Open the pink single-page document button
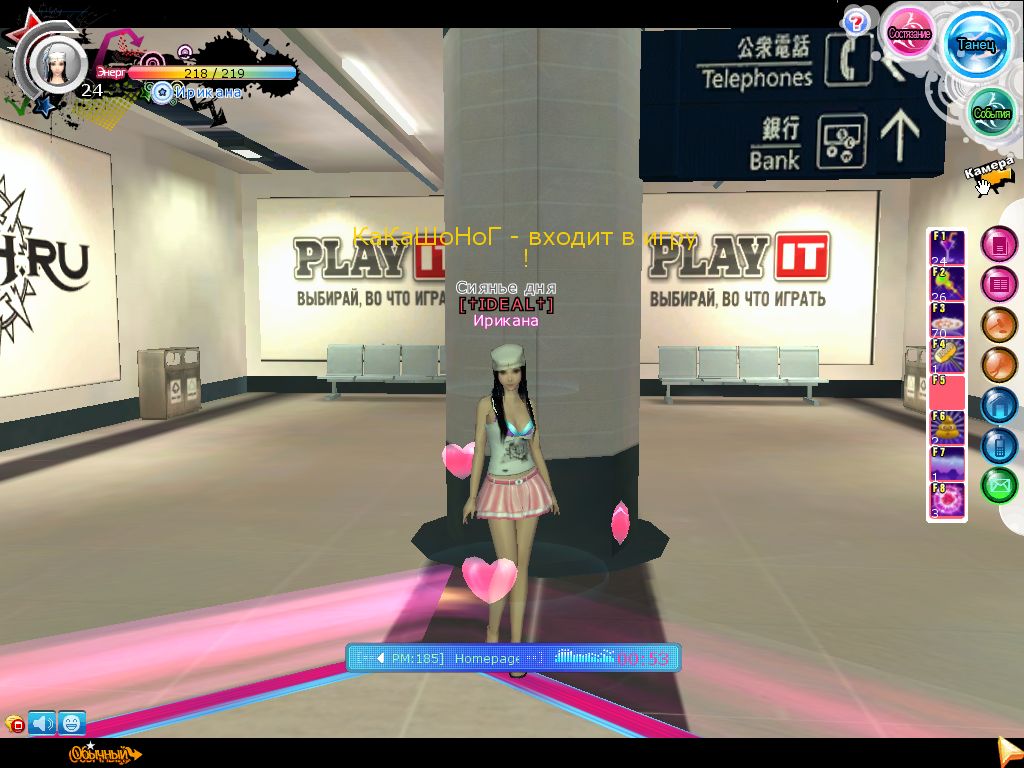Image resolution: width=1024 pixels, height=768 pixels. click(x=998, y=244)
